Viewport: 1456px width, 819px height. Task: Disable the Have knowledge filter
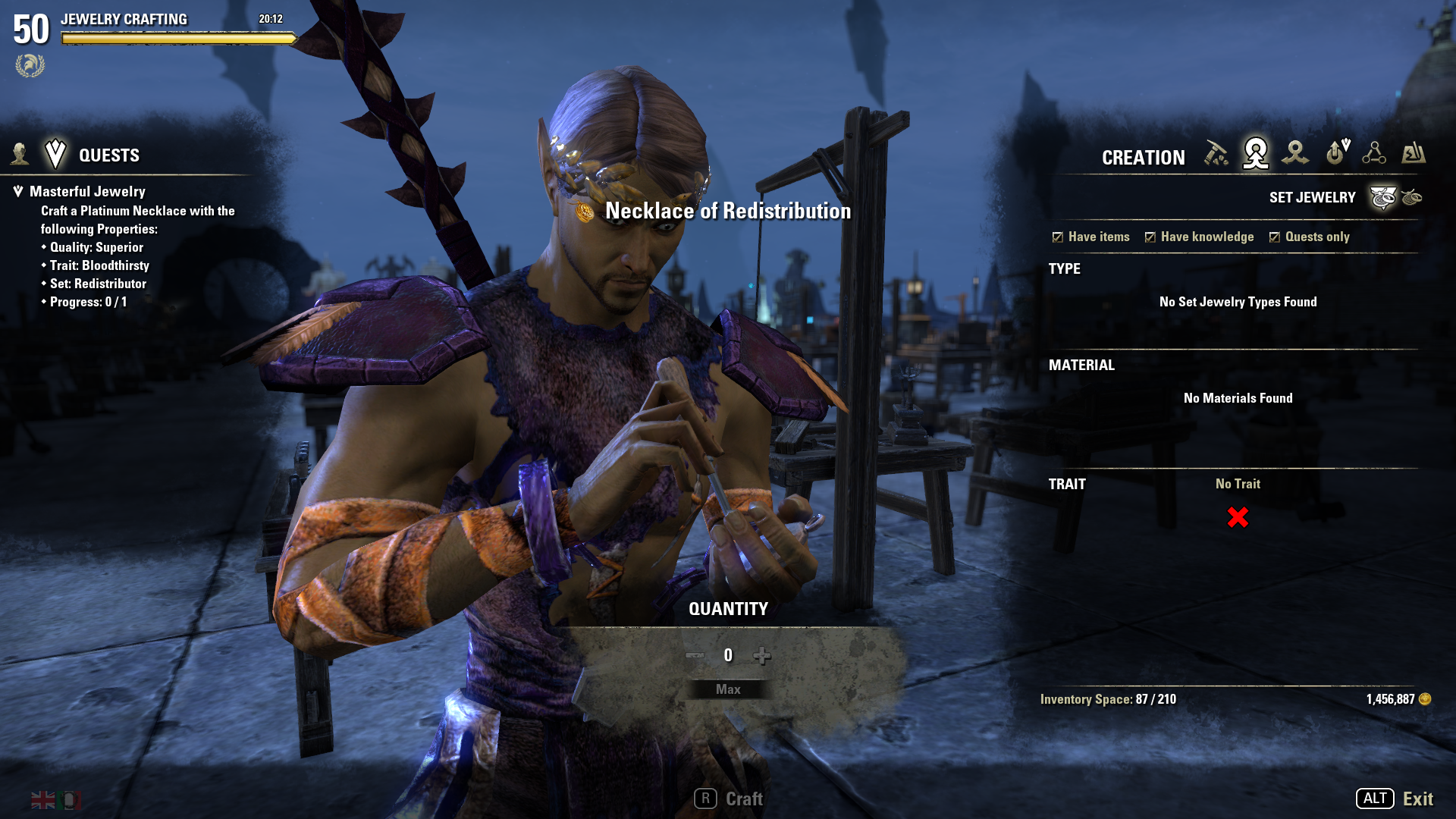click(x=1149, y=237)
